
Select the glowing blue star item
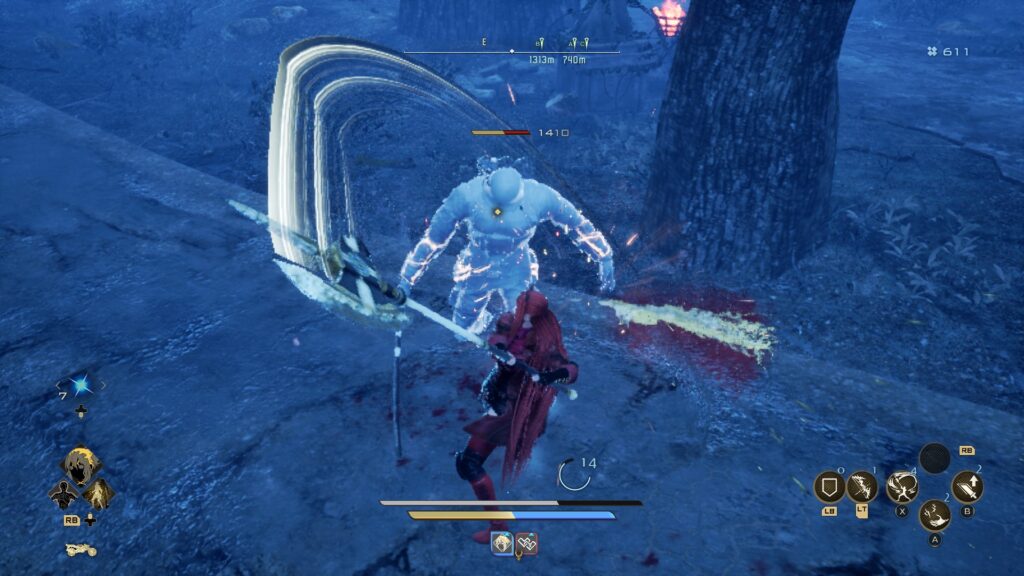click(x=80, y=385)
